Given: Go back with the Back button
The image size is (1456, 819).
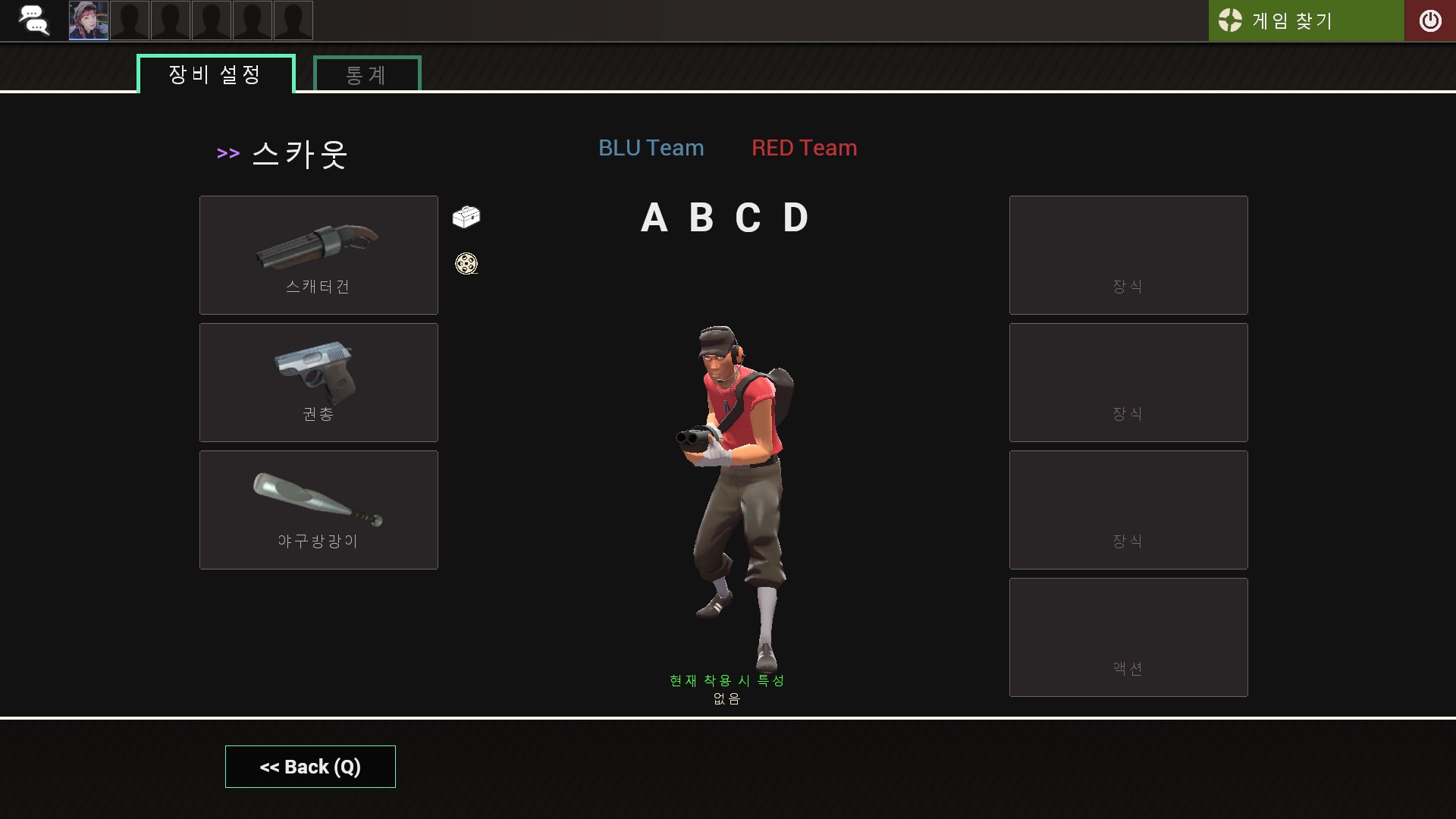Looking at the screenshot, I should pos(310,767).
